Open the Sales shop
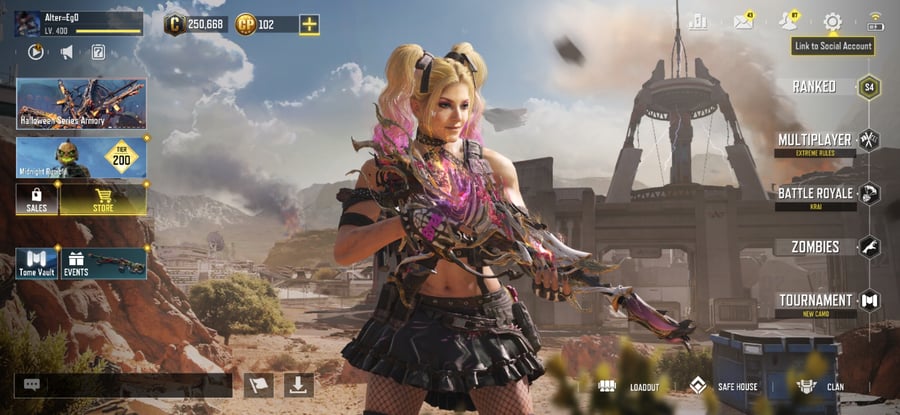This screenshot has height=415, width=900. coord(36,199)
